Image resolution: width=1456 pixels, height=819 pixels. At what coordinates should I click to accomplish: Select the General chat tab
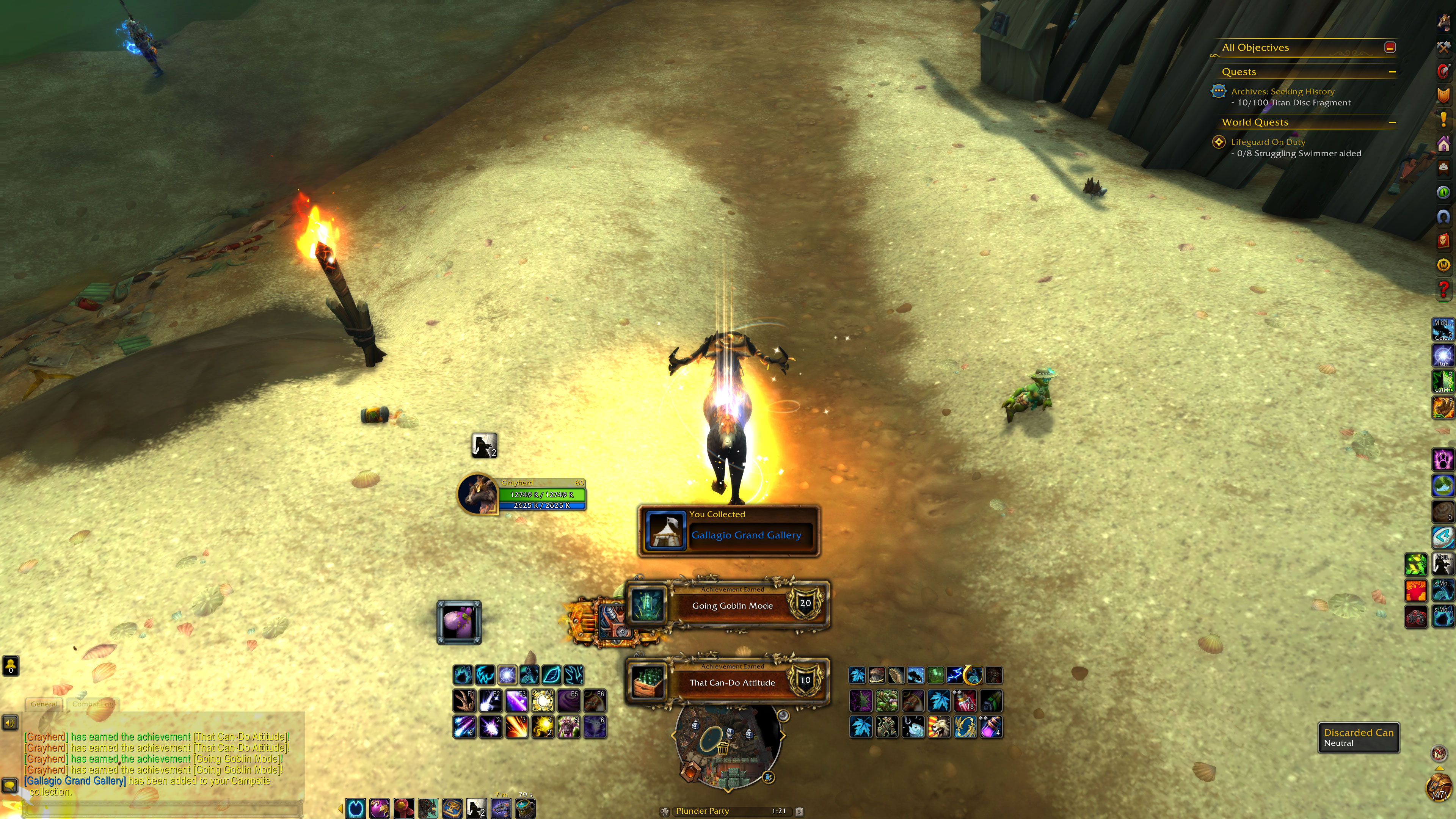point(44,704)
